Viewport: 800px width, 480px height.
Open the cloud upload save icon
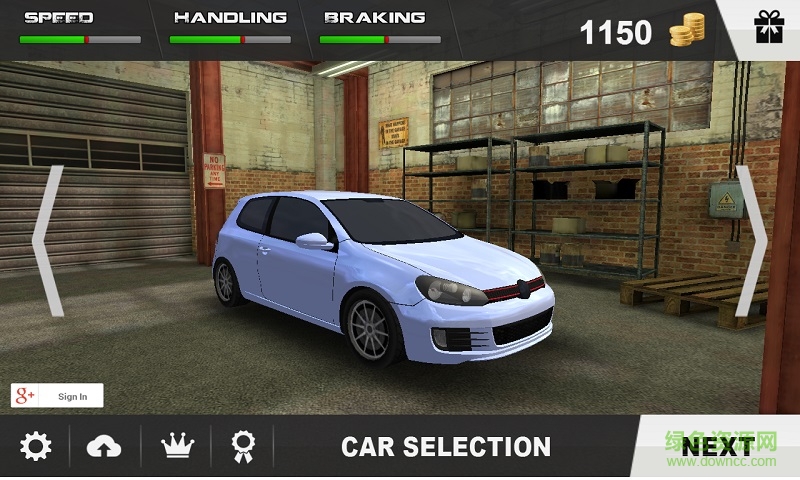tap(104, 446)
